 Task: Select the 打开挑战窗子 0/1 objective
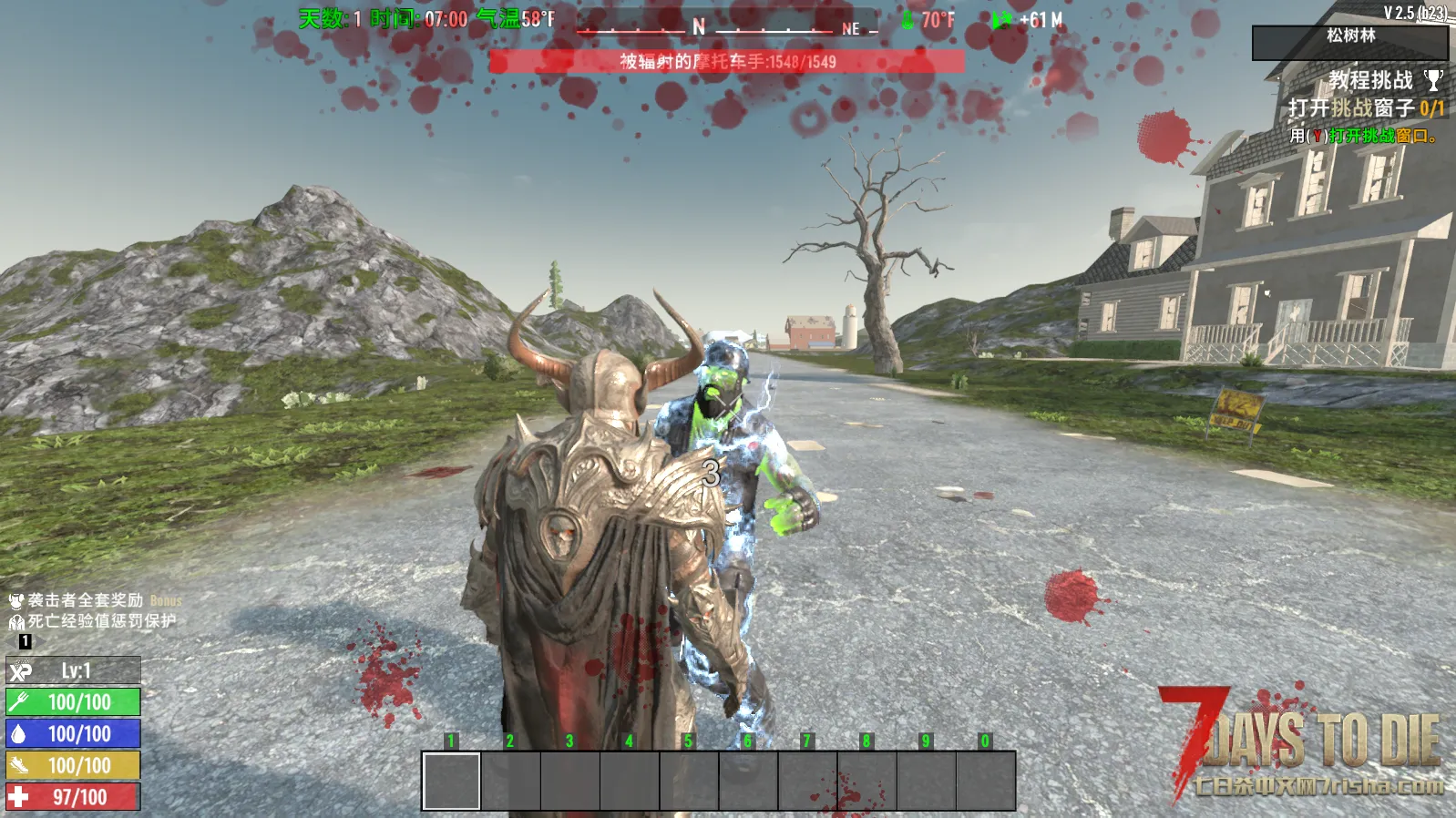point(1365,109)
